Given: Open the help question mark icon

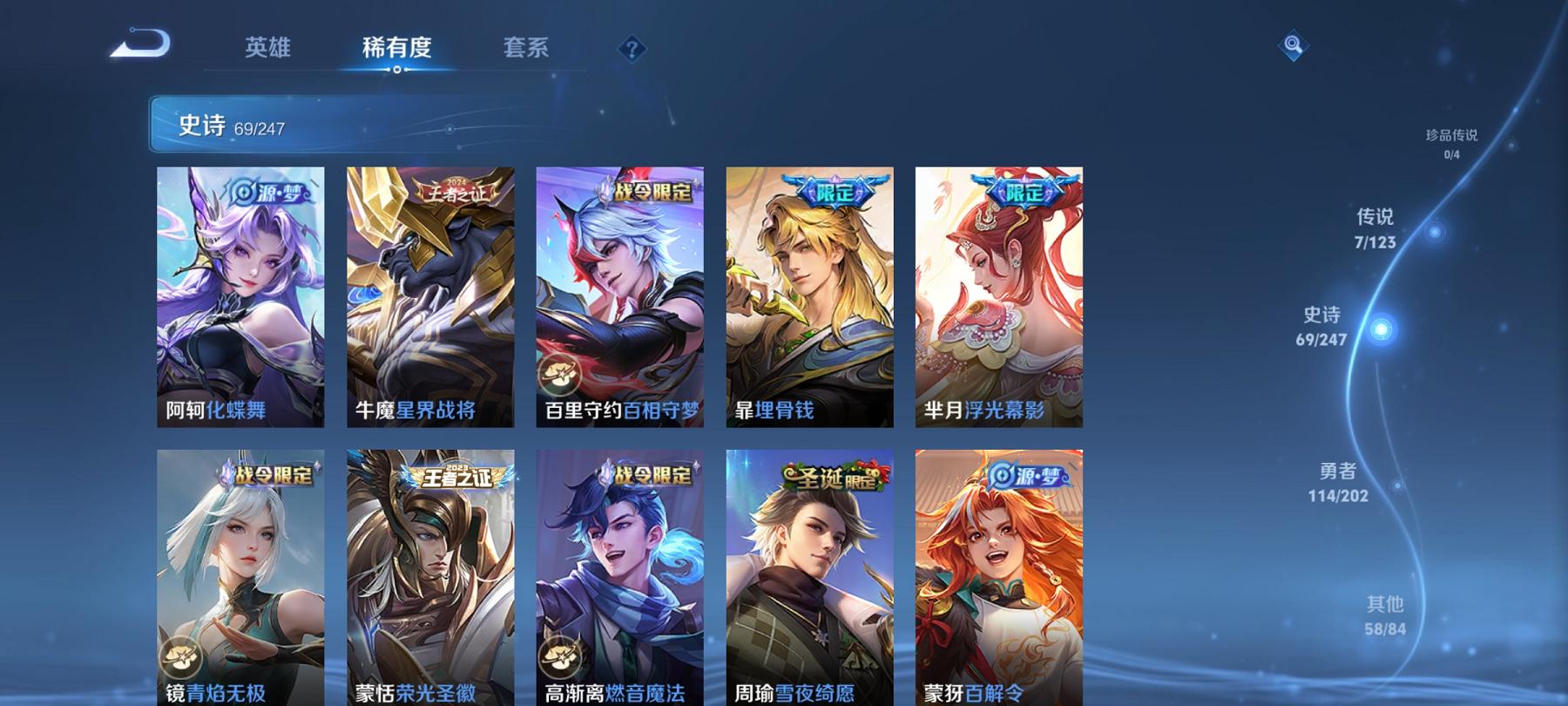Looking at the screenshot, I should (629, 50).
